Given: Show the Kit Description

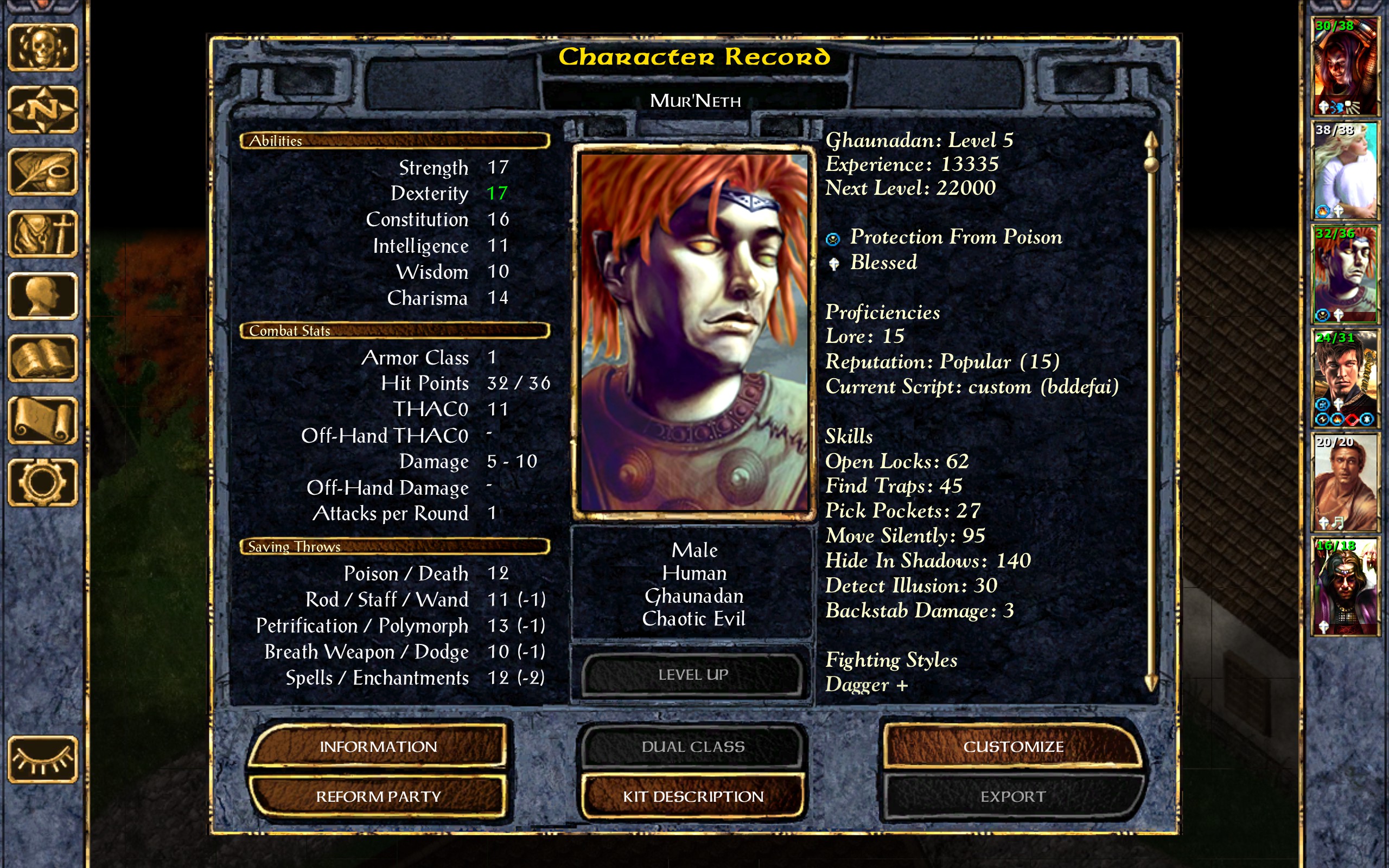Looking at the screenshot, I should (693, 796).
